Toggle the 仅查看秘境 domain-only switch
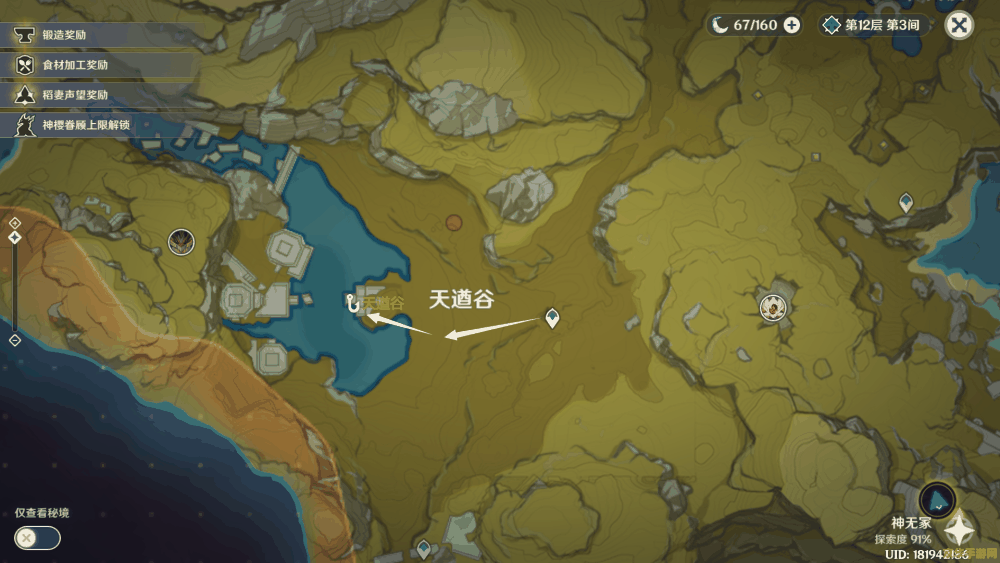 [x=37, y=538]
